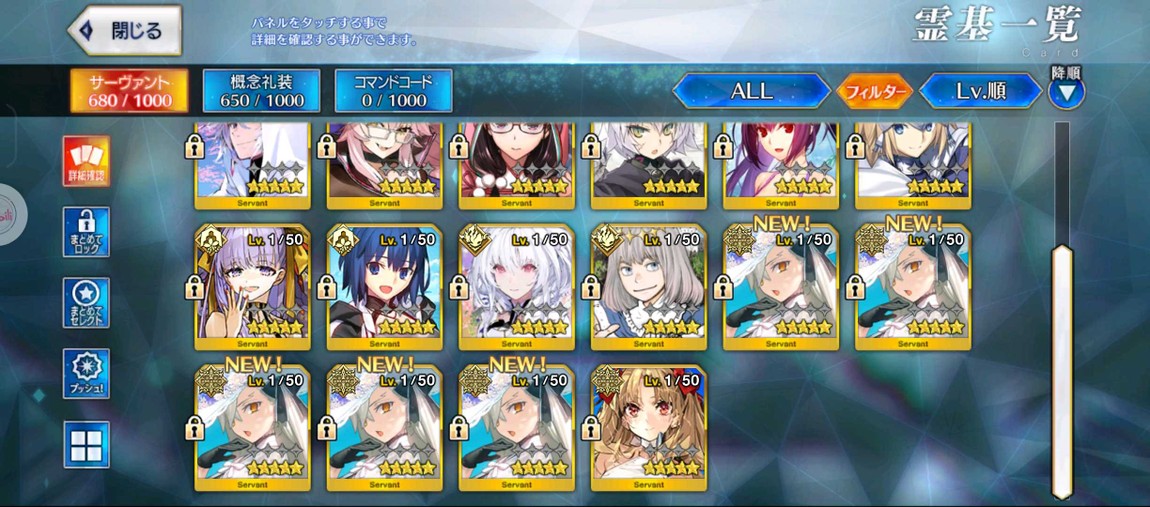This screenshot has width=1150, height=507.
Task: Switch to the サーヴァント tab
Action: (x=130, y=90)
